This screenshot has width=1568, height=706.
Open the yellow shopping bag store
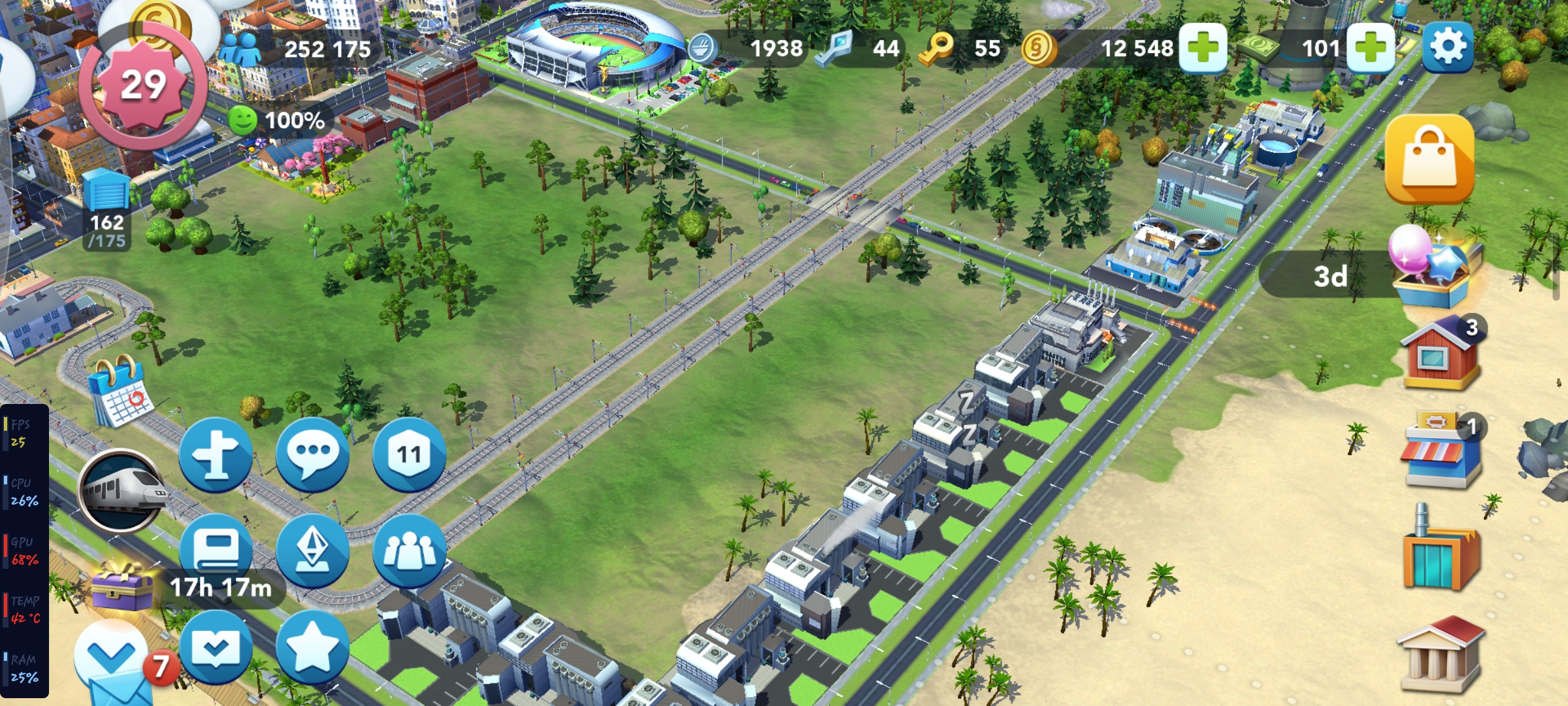1429,159
